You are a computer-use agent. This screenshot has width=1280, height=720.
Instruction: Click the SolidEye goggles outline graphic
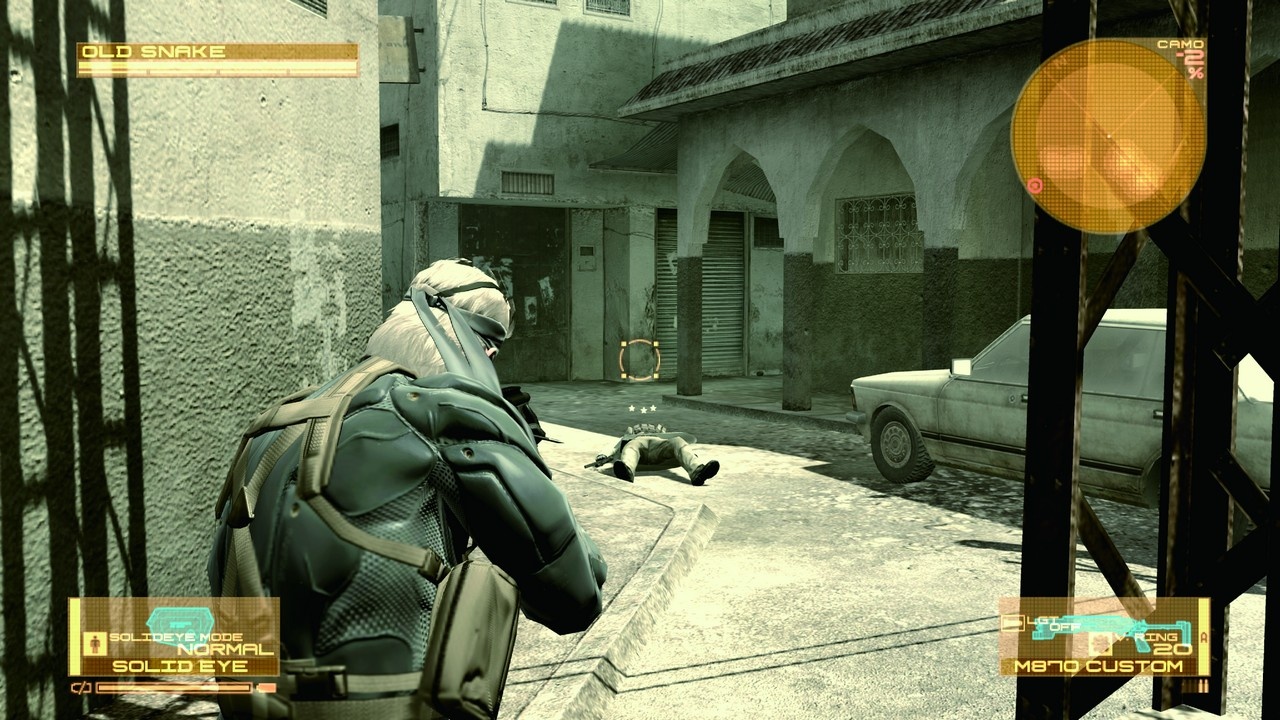click(179, 622)
